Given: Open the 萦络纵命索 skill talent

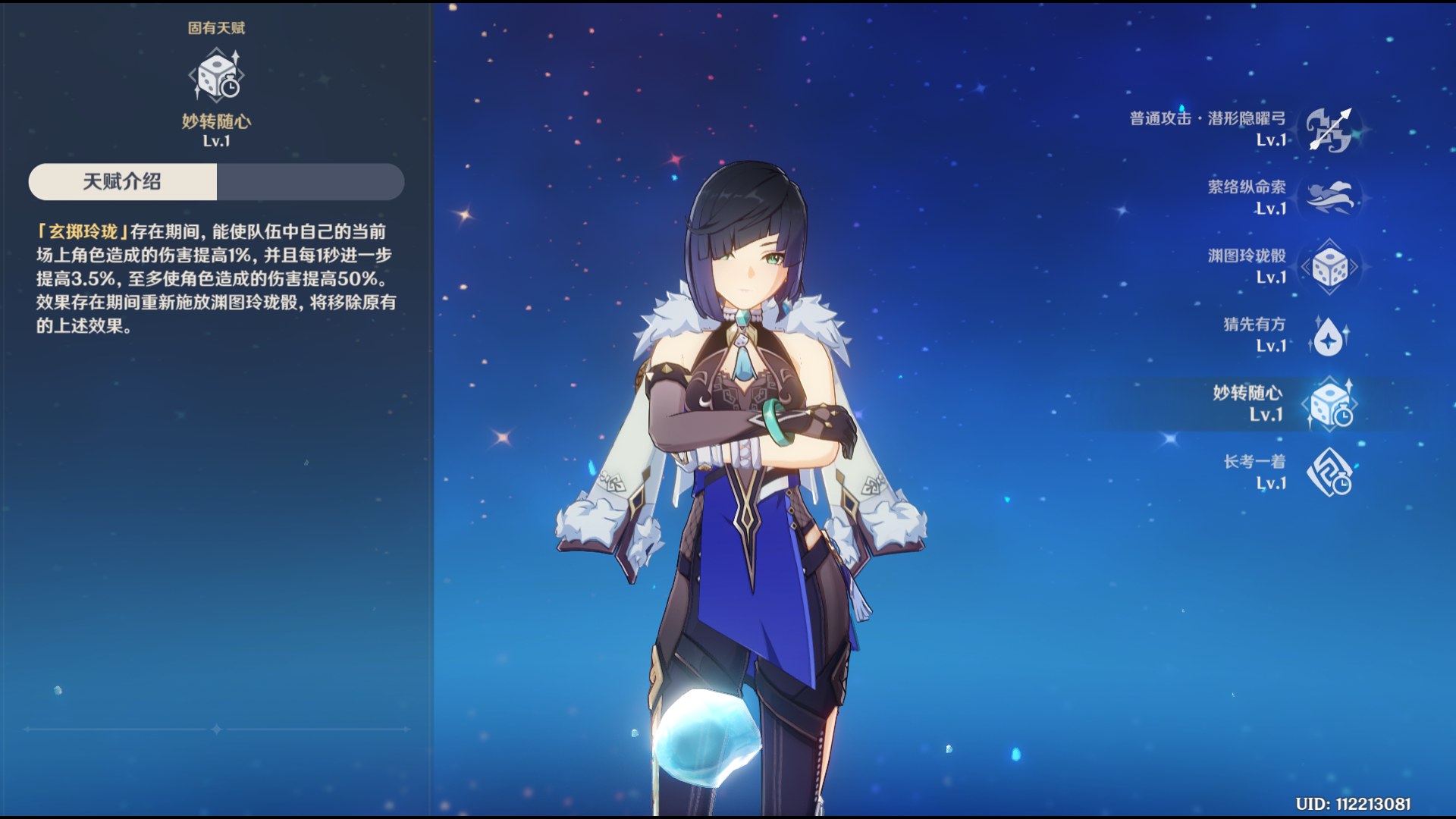Looking at the screenshot, I should click(x=1329, y=198).
